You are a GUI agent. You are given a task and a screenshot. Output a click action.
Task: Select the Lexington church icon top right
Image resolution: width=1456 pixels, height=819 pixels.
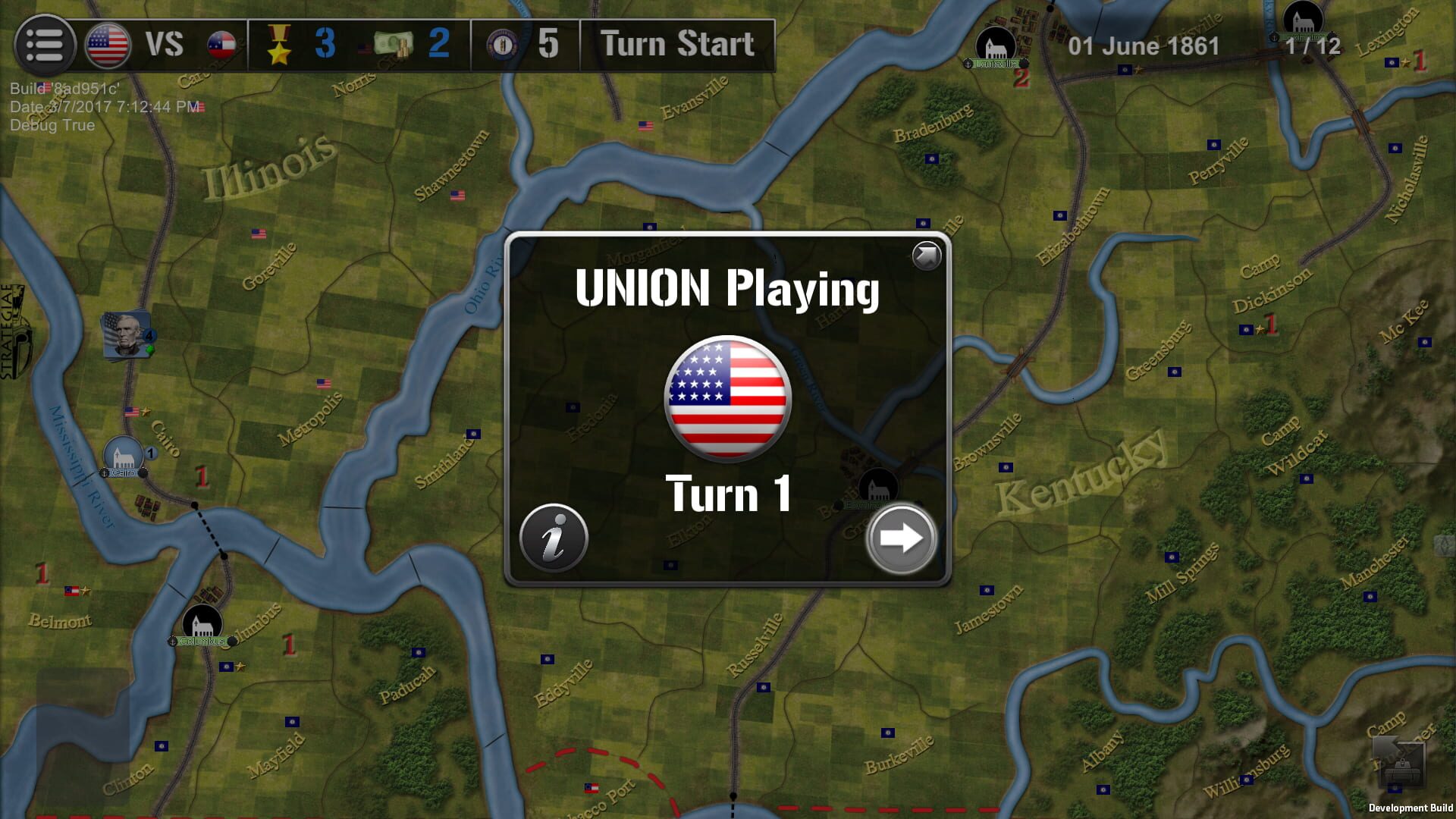(1303, 20)
